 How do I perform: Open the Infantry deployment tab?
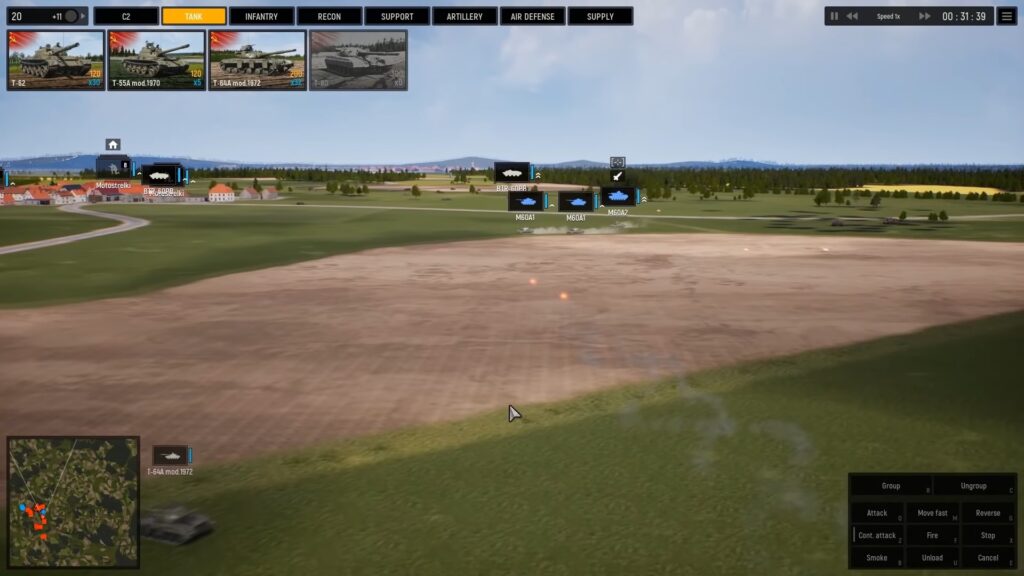261,16
